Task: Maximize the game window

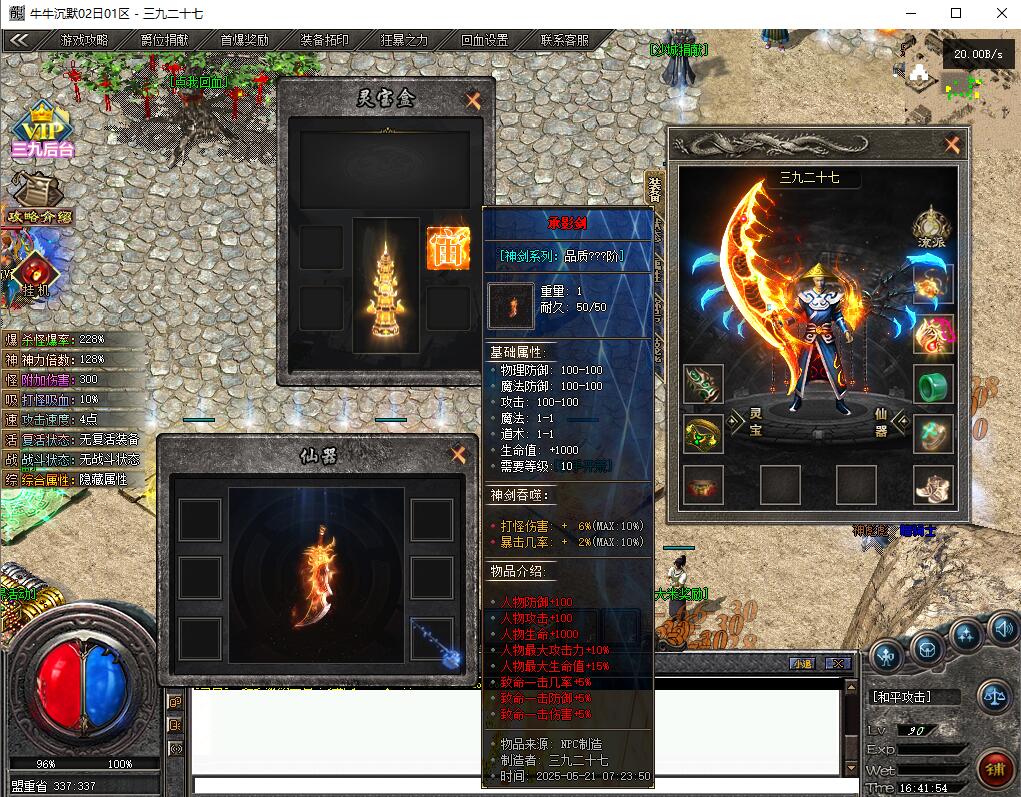Action: pyautogui.click(x=956, y=13)
